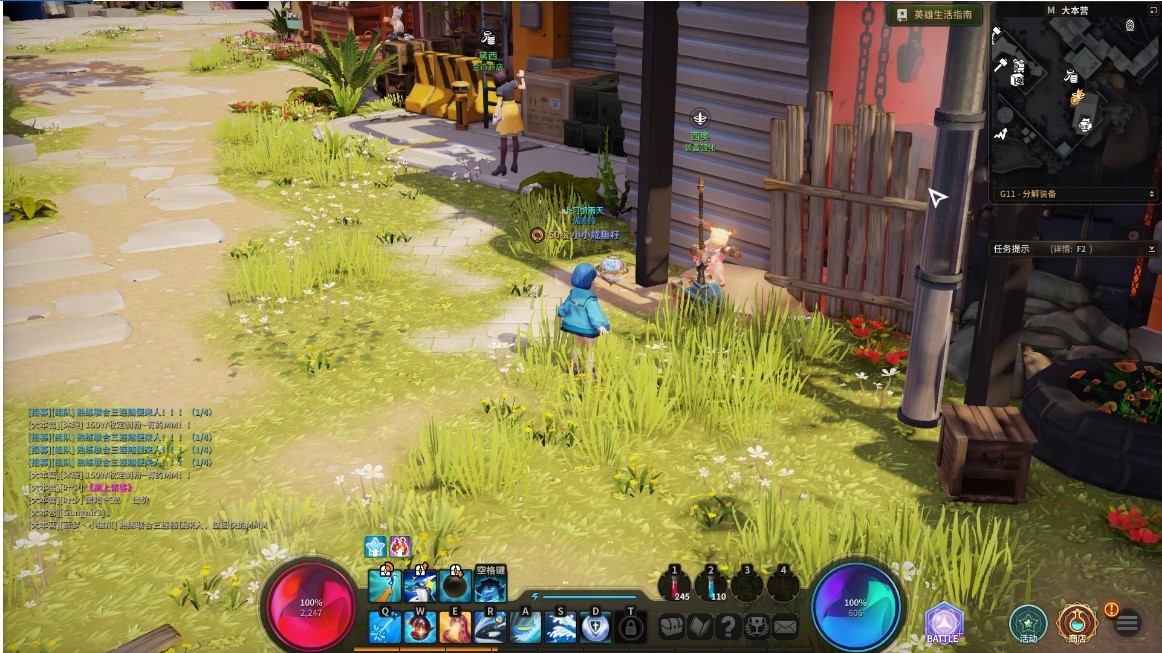Open the 商店 shop button
The height and width of the screenshot is (653, 1162).
coord(1077,623)
